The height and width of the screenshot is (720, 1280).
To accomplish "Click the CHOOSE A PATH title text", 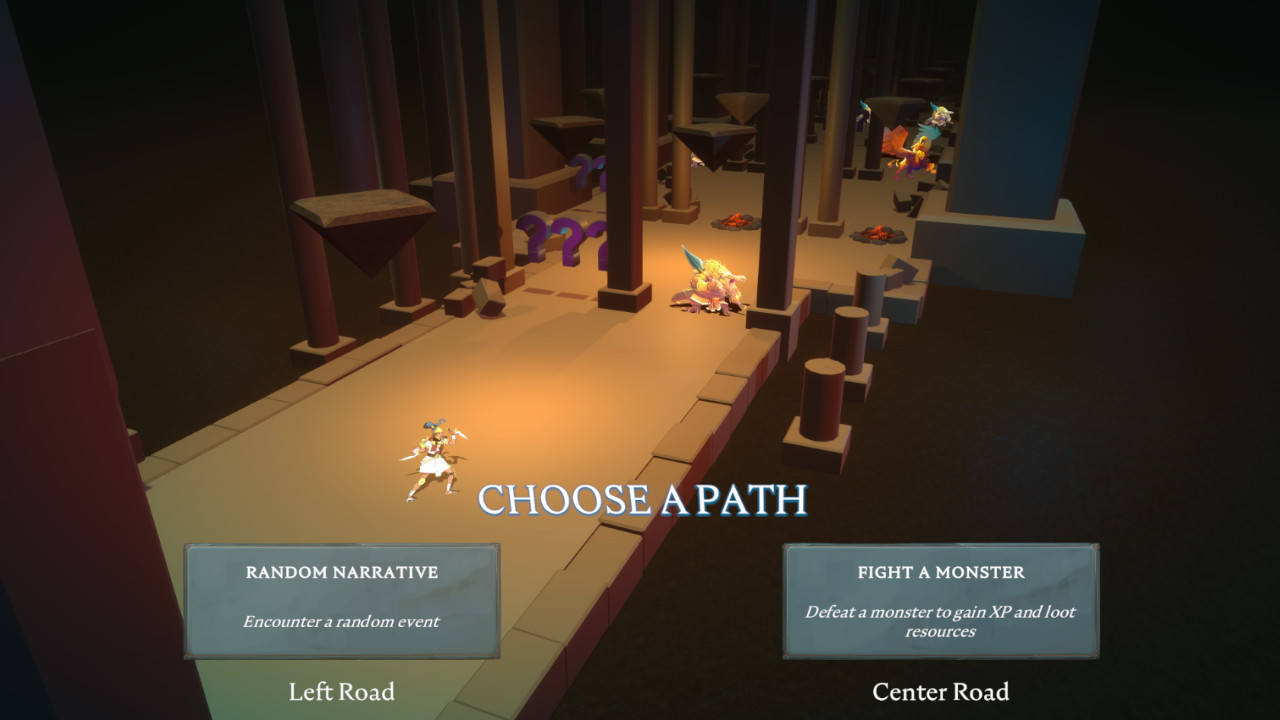I will coord(643,497).
